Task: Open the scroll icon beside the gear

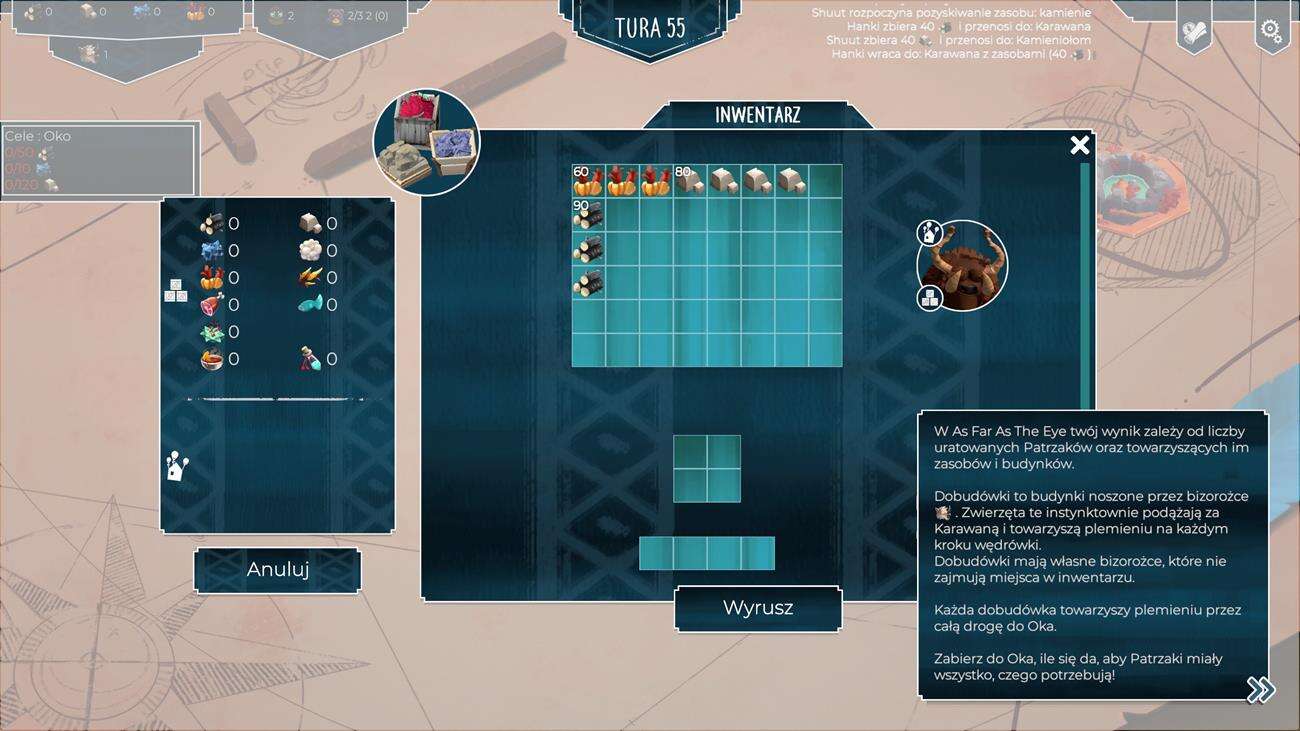Action: point(1194,32)
